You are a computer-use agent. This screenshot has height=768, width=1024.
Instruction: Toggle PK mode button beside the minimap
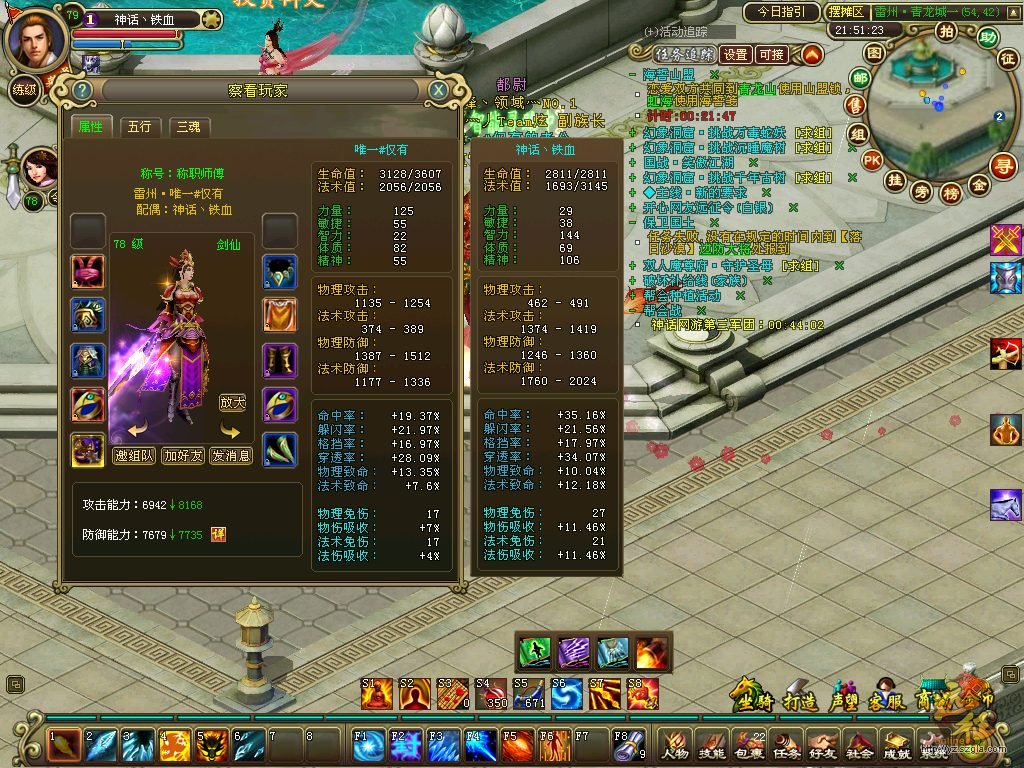872,159
